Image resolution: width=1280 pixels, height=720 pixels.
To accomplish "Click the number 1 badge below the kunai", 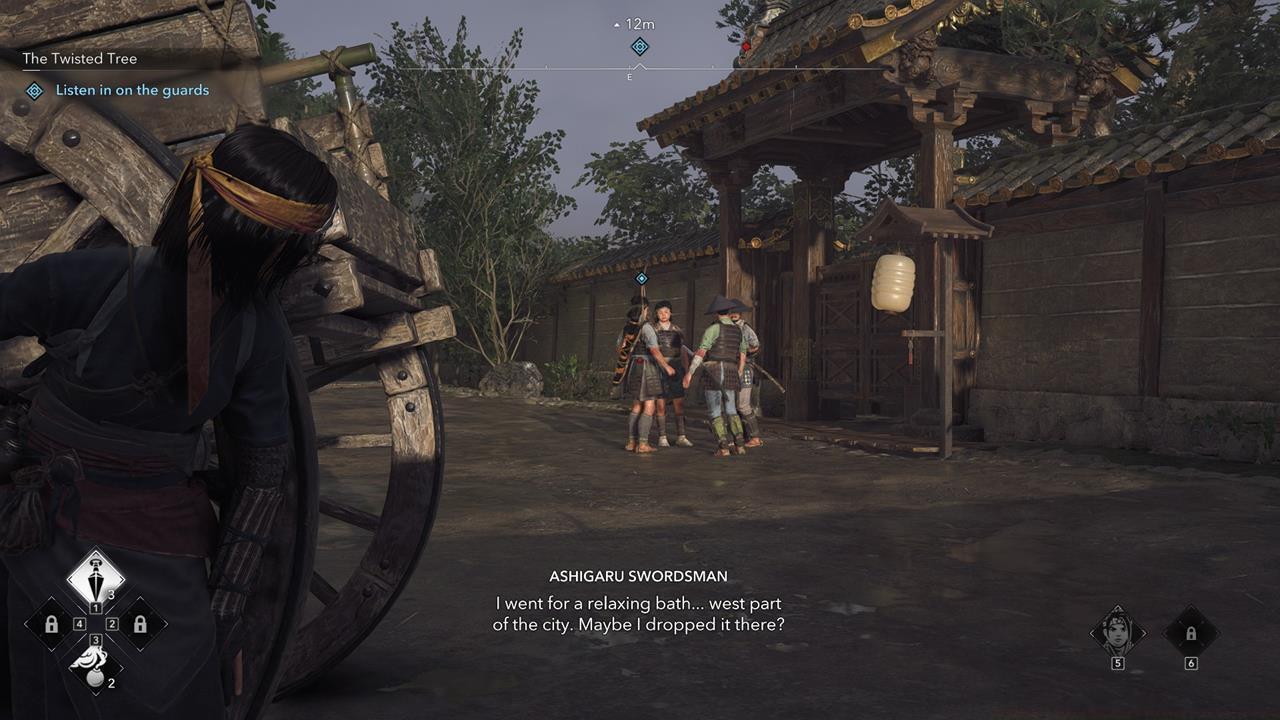I will (97, 607).
